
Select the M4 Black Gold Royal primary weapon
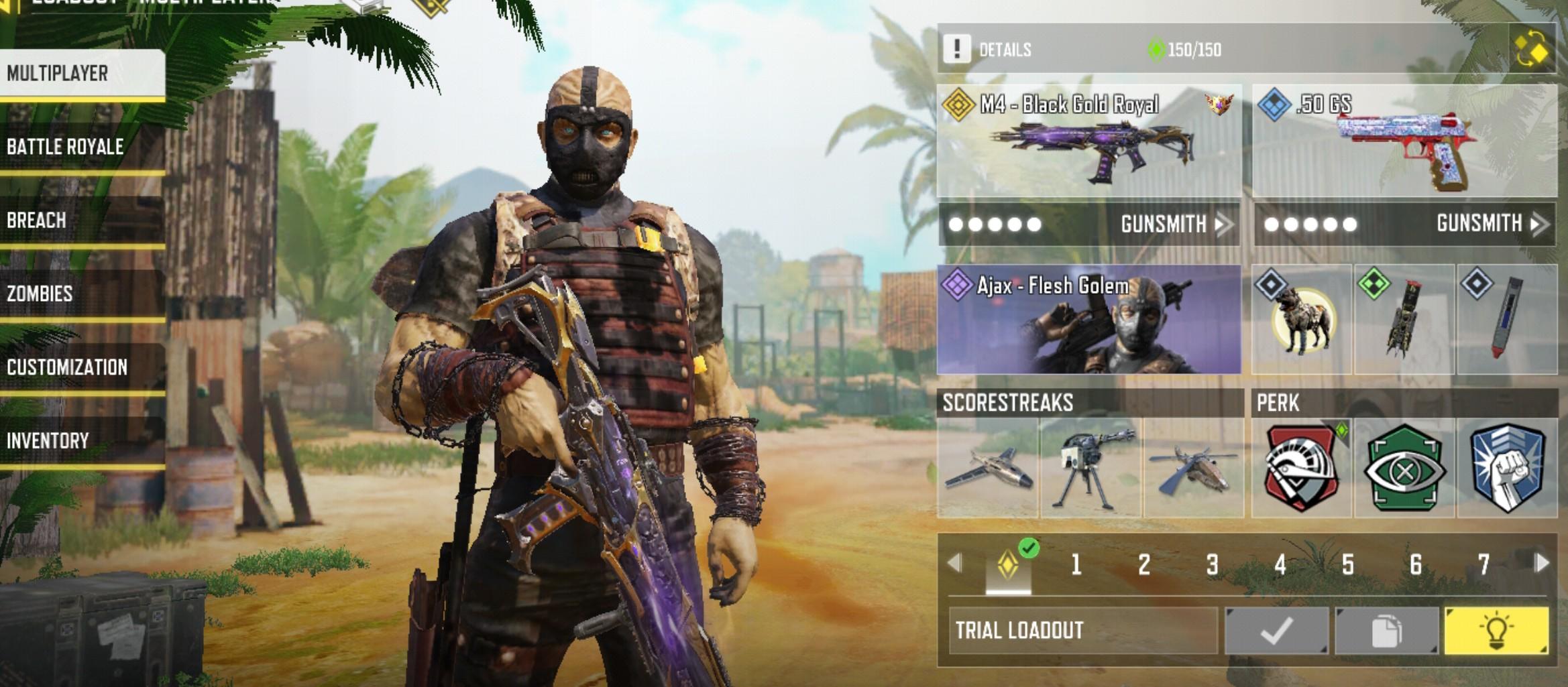[1088, 141]
